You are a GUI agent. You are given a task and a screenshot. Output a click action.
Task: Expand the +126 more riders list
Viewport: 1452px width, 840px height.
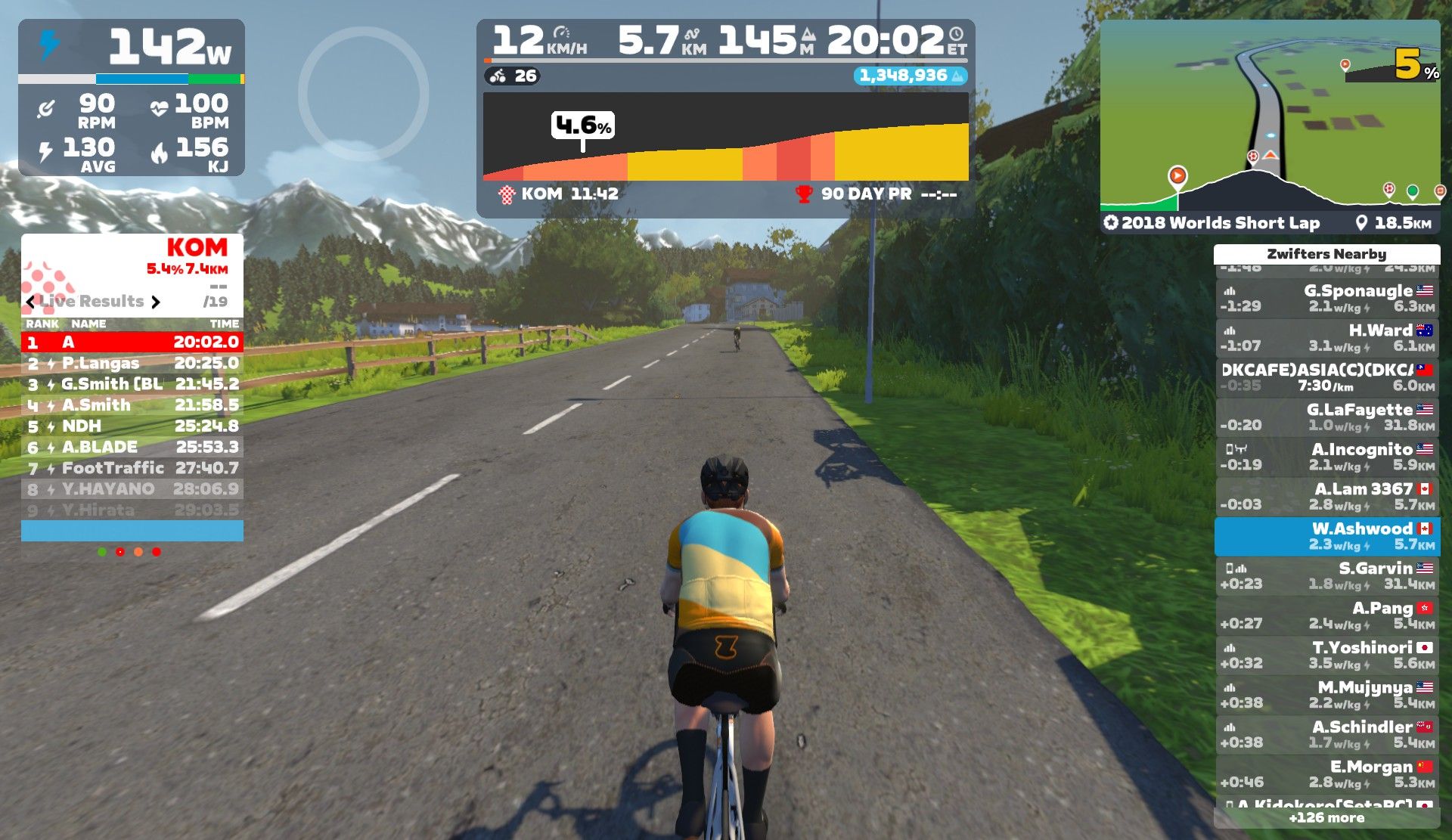coord(1326,818)
